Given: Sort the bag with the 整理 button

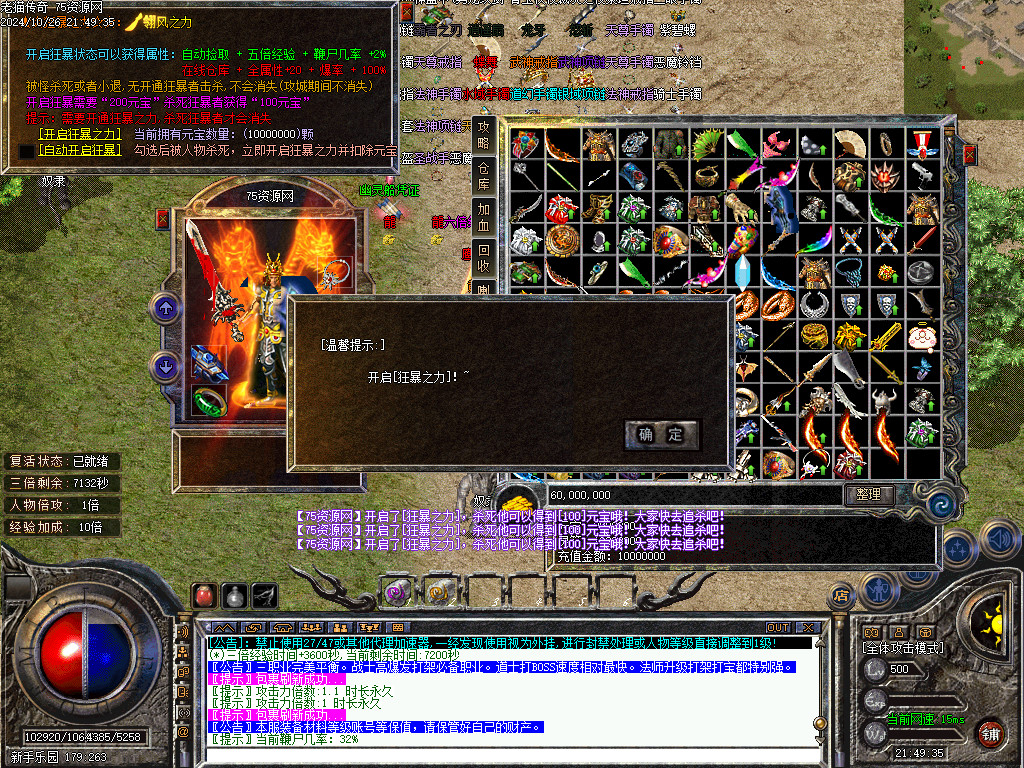Looking at the screenshot, I should [869, 494].
